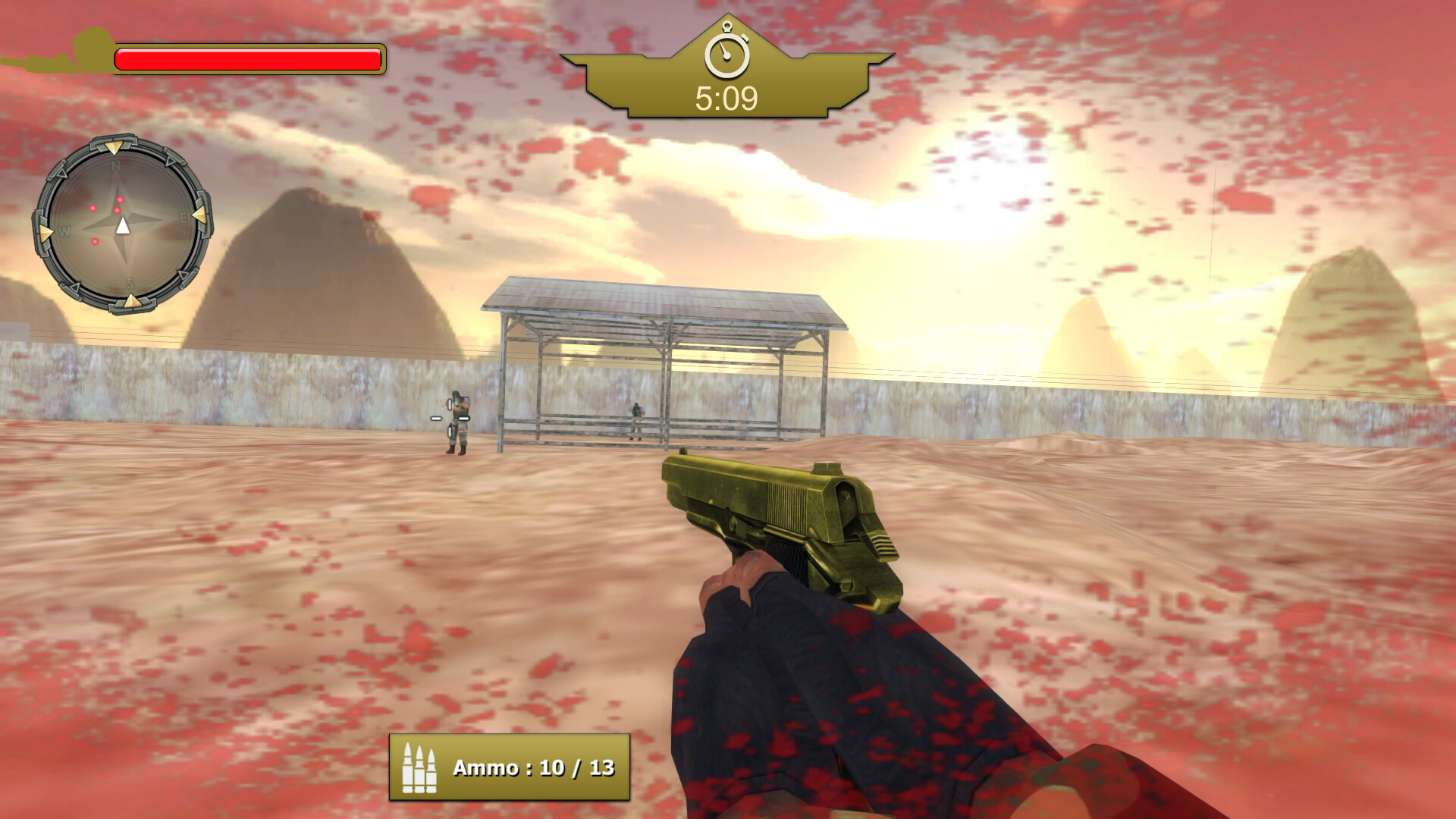Screen dimensions: 1456x819
Task: Click the east marker letter E on the compass
Action: [x=184, y=216]
